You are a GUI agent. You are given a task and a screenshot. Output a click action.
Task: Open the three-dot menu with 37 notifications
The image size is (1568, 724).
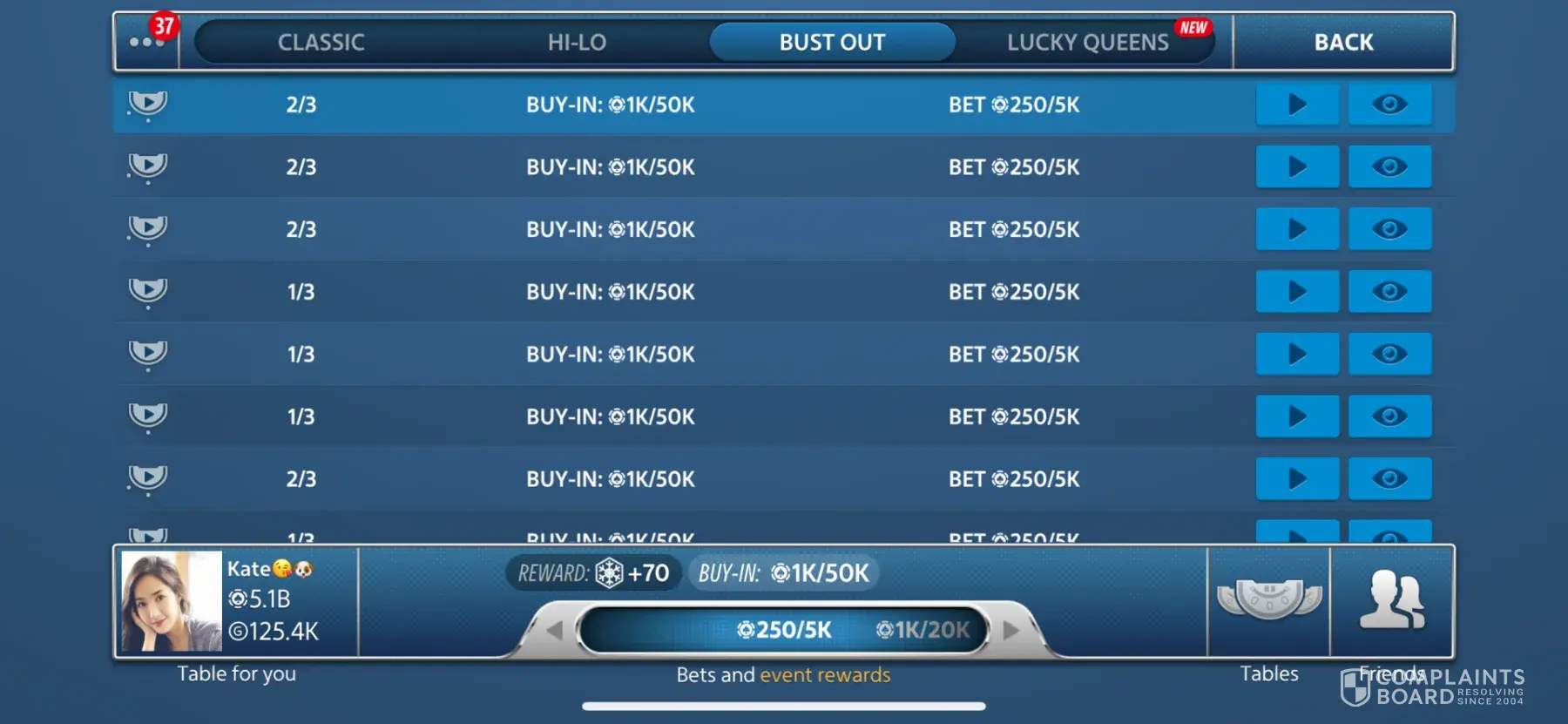(146, 42)
